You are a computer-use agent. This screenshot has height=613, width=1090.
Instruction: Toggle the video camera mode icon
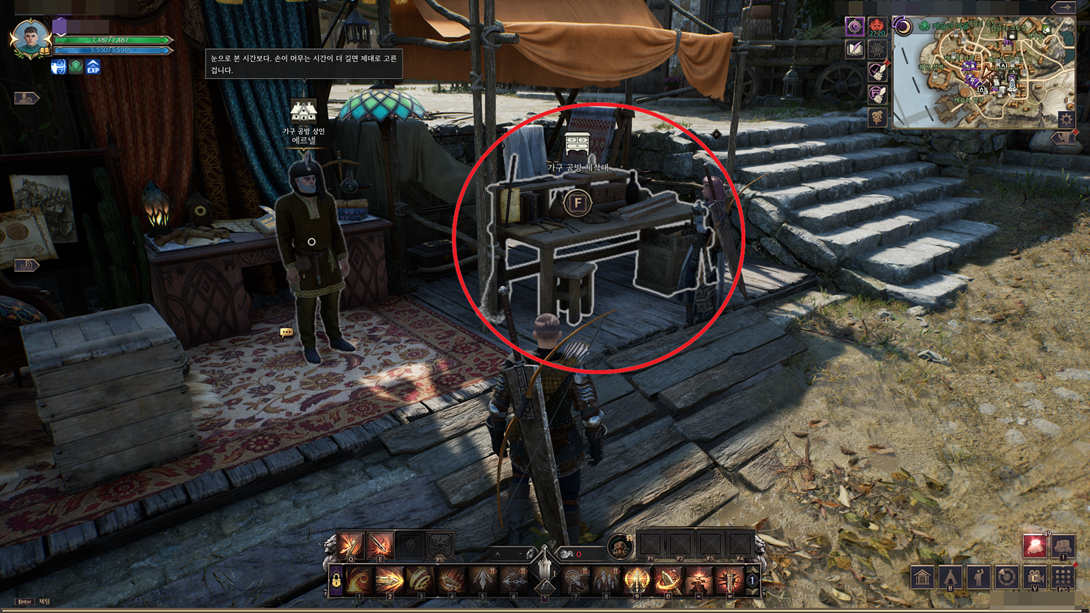click(x=1034, y=578)
